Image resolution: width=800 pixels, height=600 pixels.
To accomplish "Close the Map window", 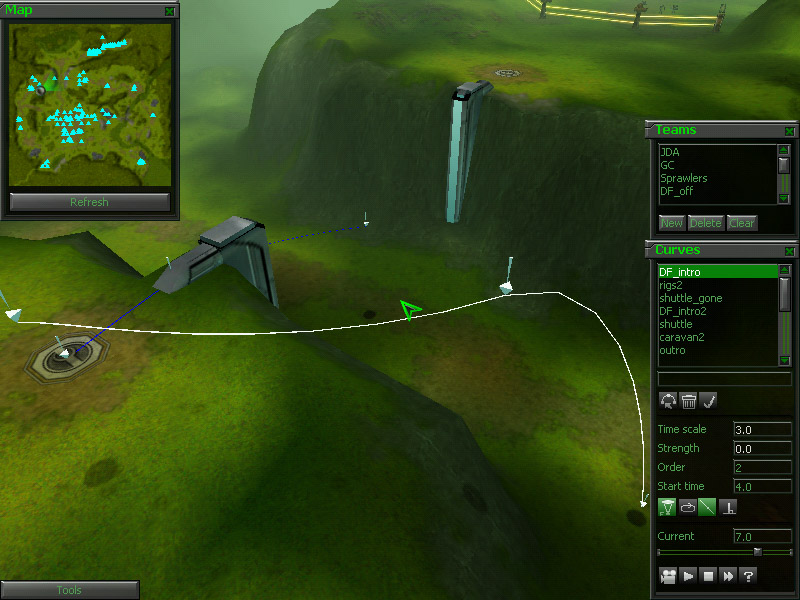I will tap(170, 11).
